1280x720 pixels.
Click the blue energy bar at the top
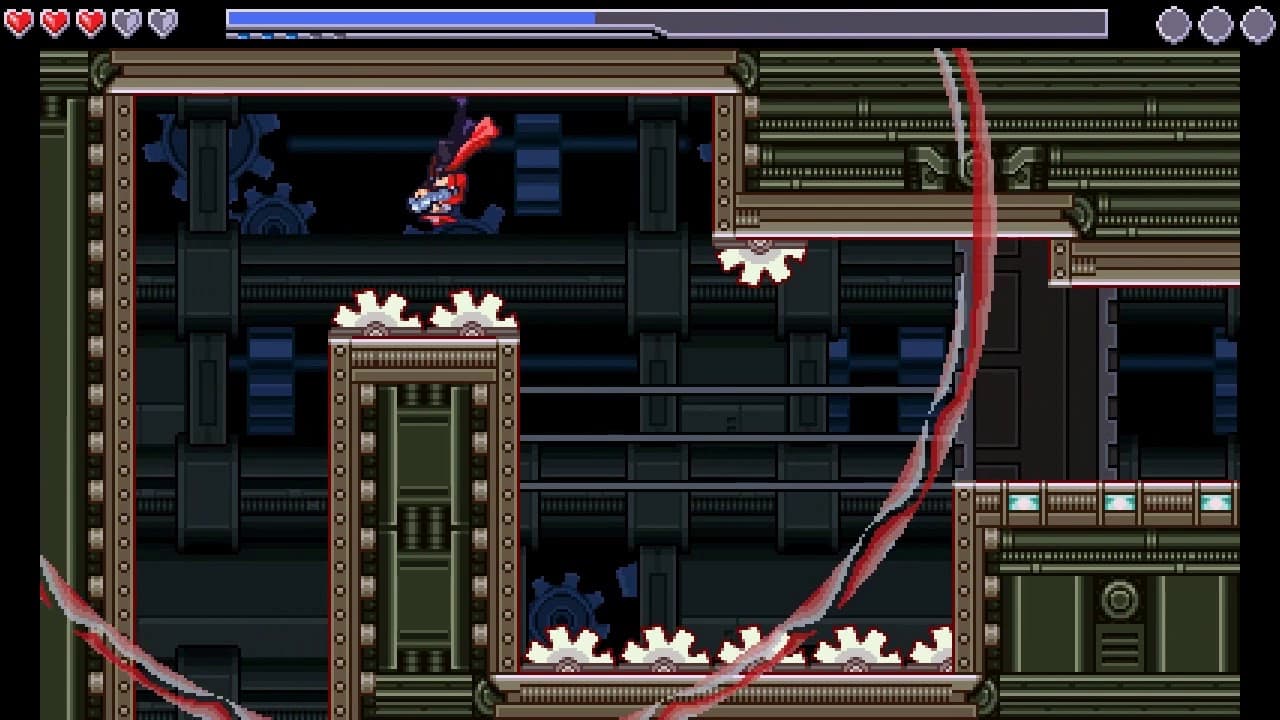(x=410, y=16)
